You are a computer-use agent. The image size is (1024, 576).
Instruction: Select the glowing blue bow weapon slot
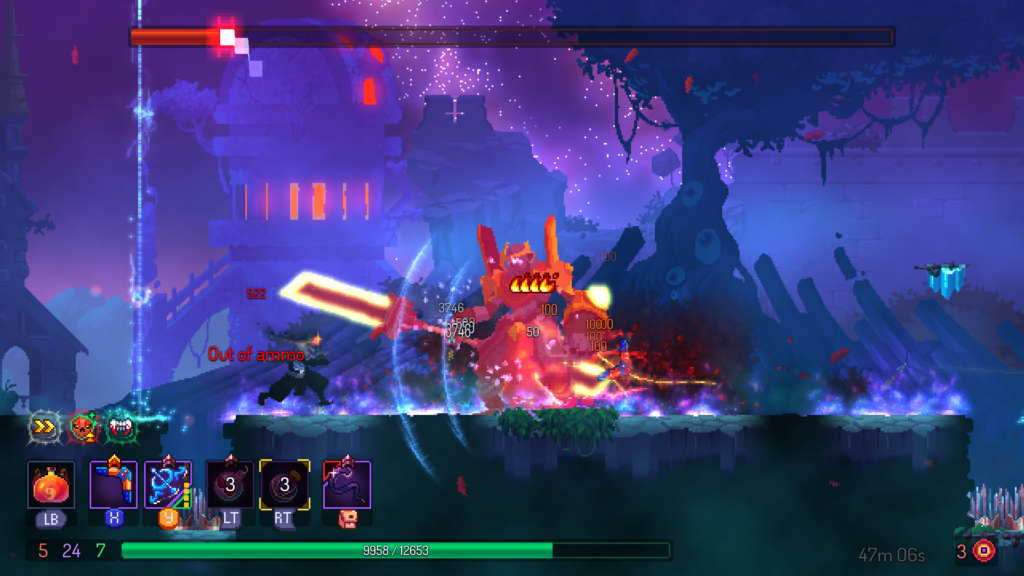(x=168, y=486)
